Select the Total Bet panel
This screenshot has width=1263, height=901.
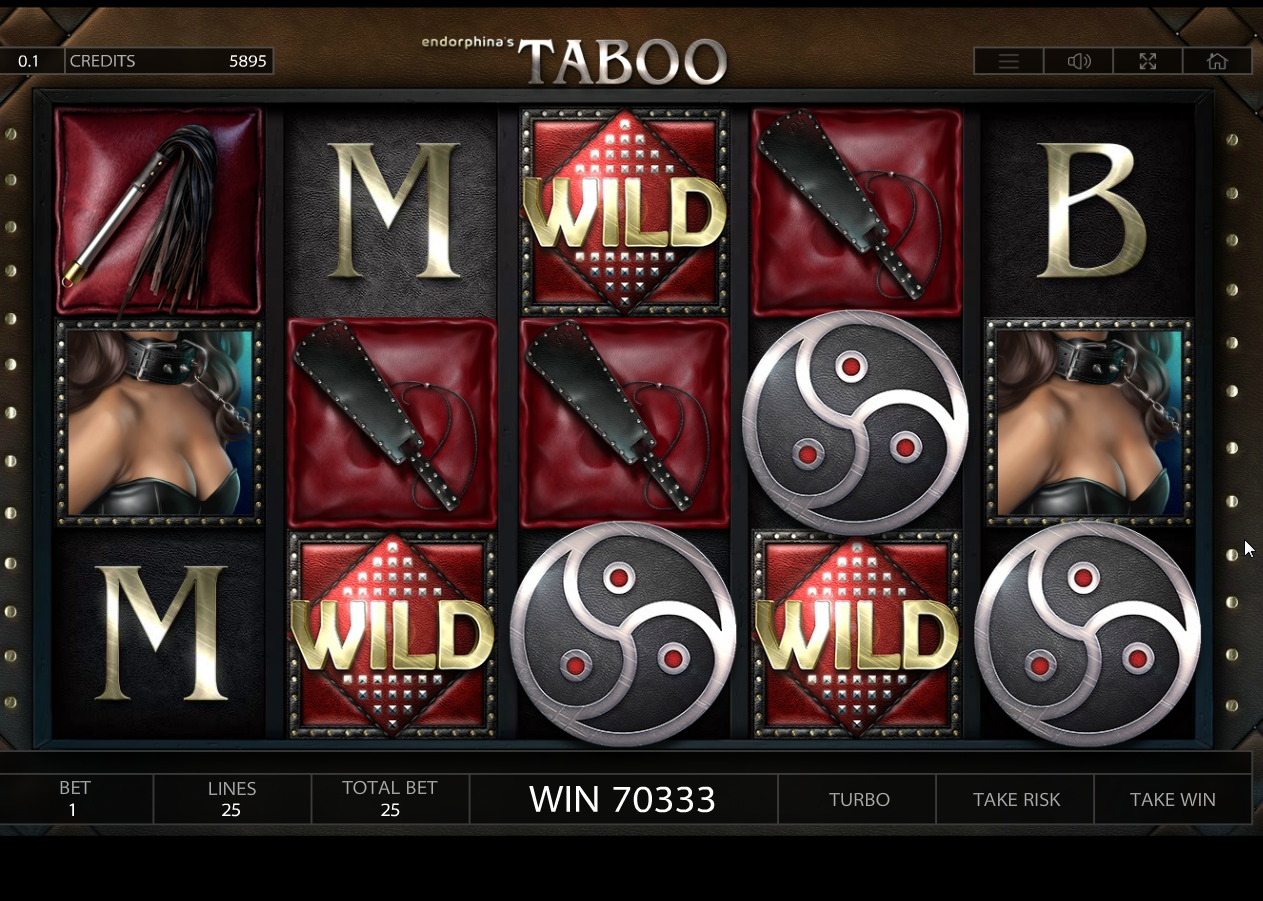click(x=390, y=799)
